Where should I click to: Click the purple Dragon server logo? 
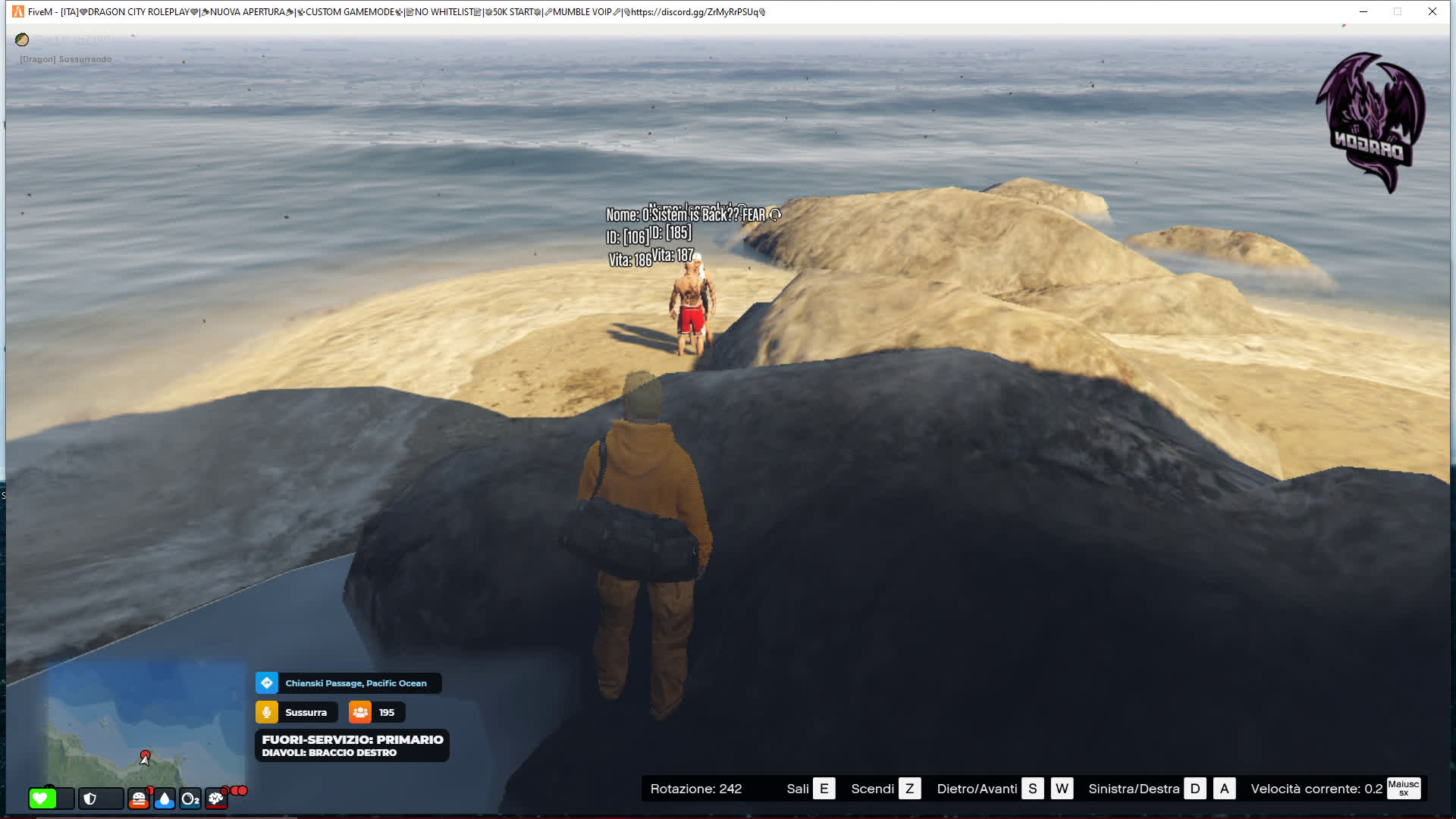[x=1371, y=121]
